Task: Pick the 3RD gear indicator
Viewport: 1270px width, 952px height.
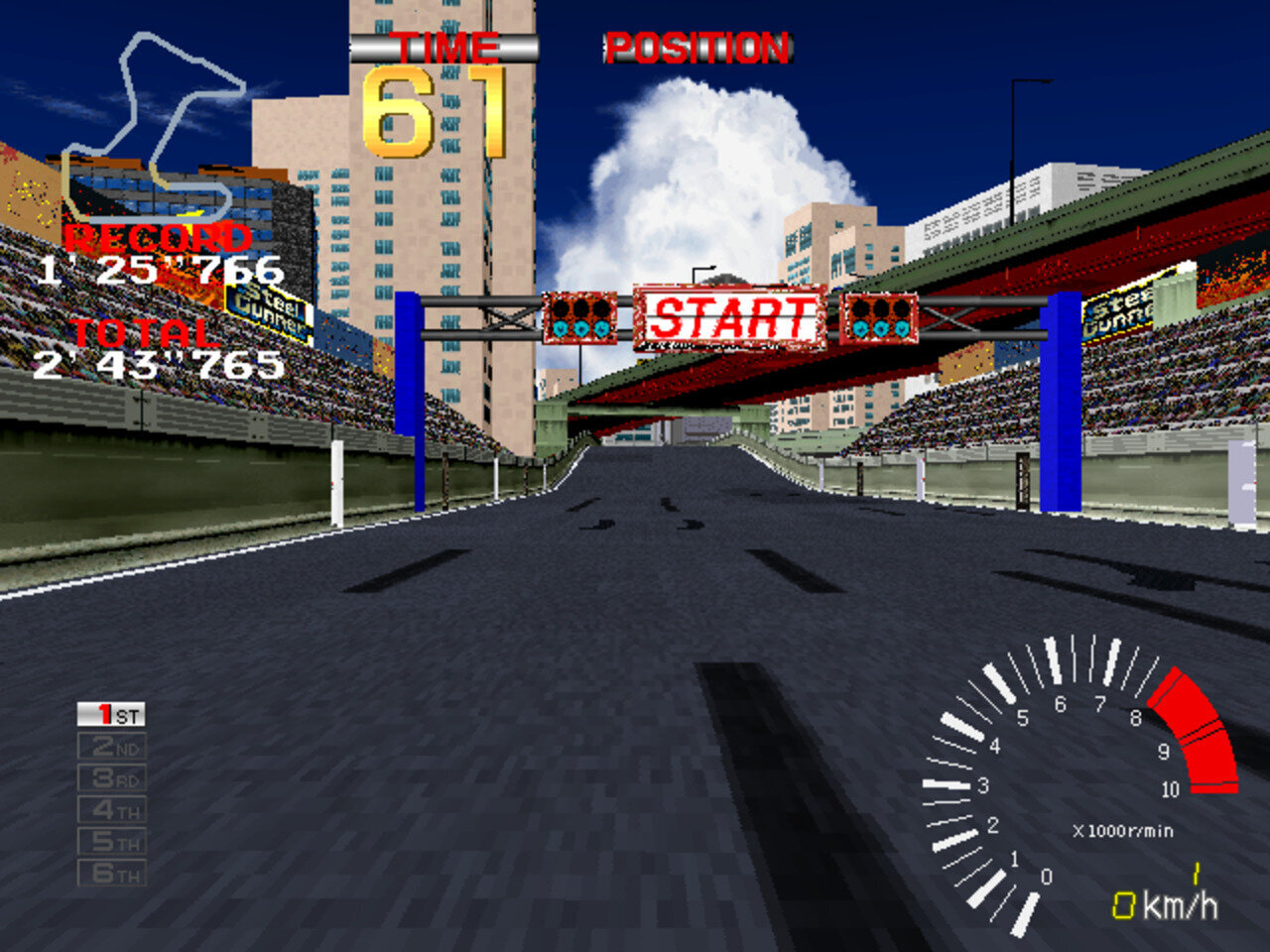Action: pyautogui.click(x=112, y=777)
